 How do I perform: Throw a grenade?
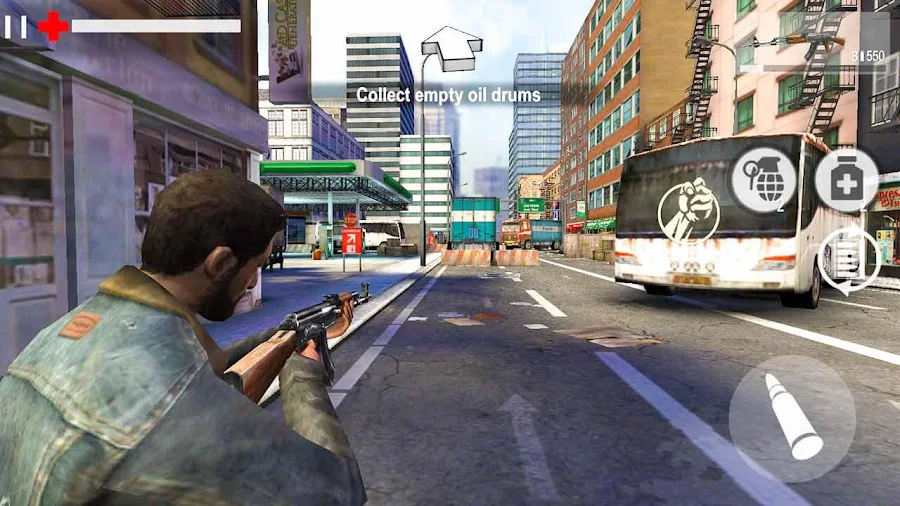tap(764, 181)
